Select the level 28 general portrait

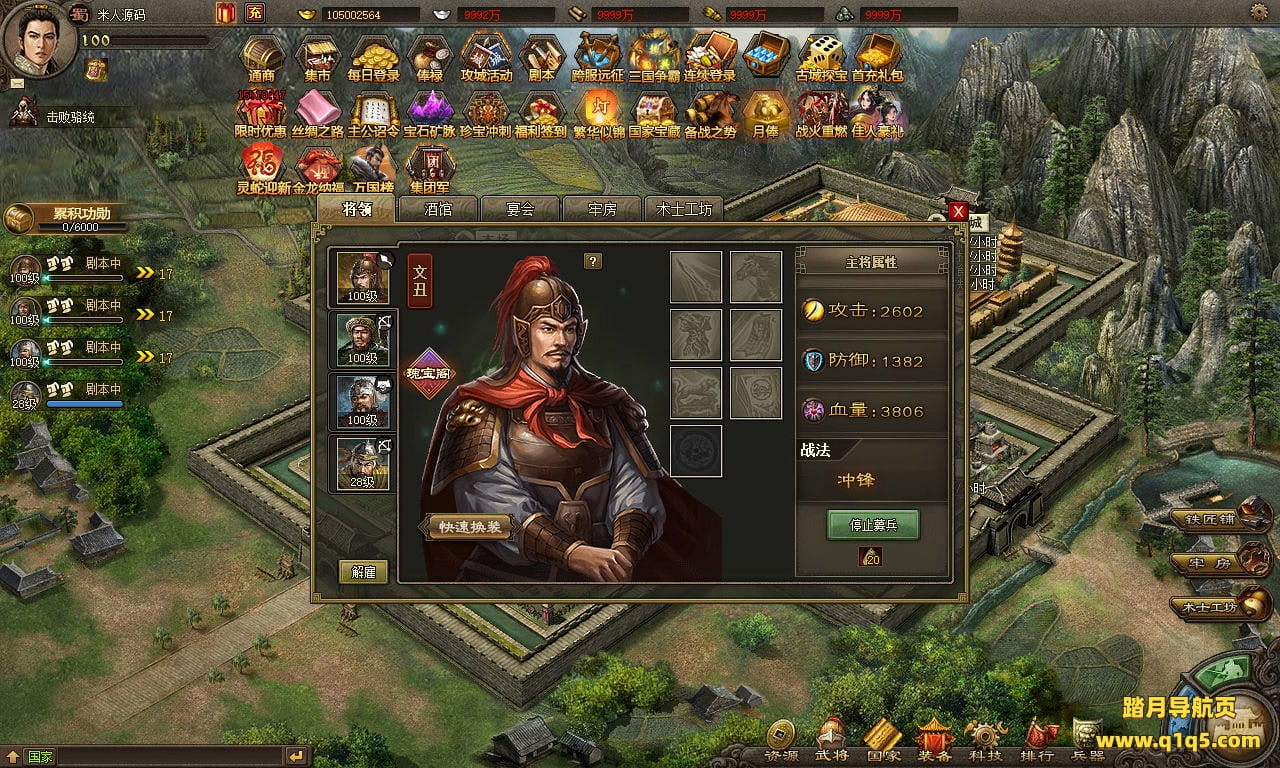(x=363, y=463)
